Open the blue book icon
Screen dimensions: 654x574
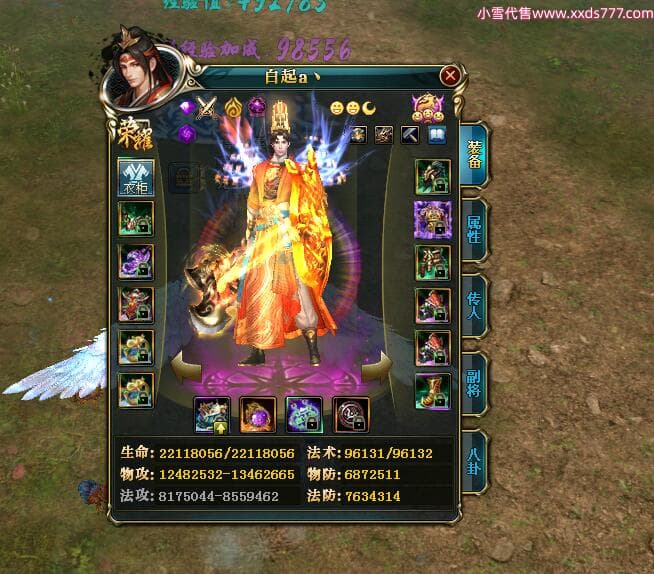(437, 135)
